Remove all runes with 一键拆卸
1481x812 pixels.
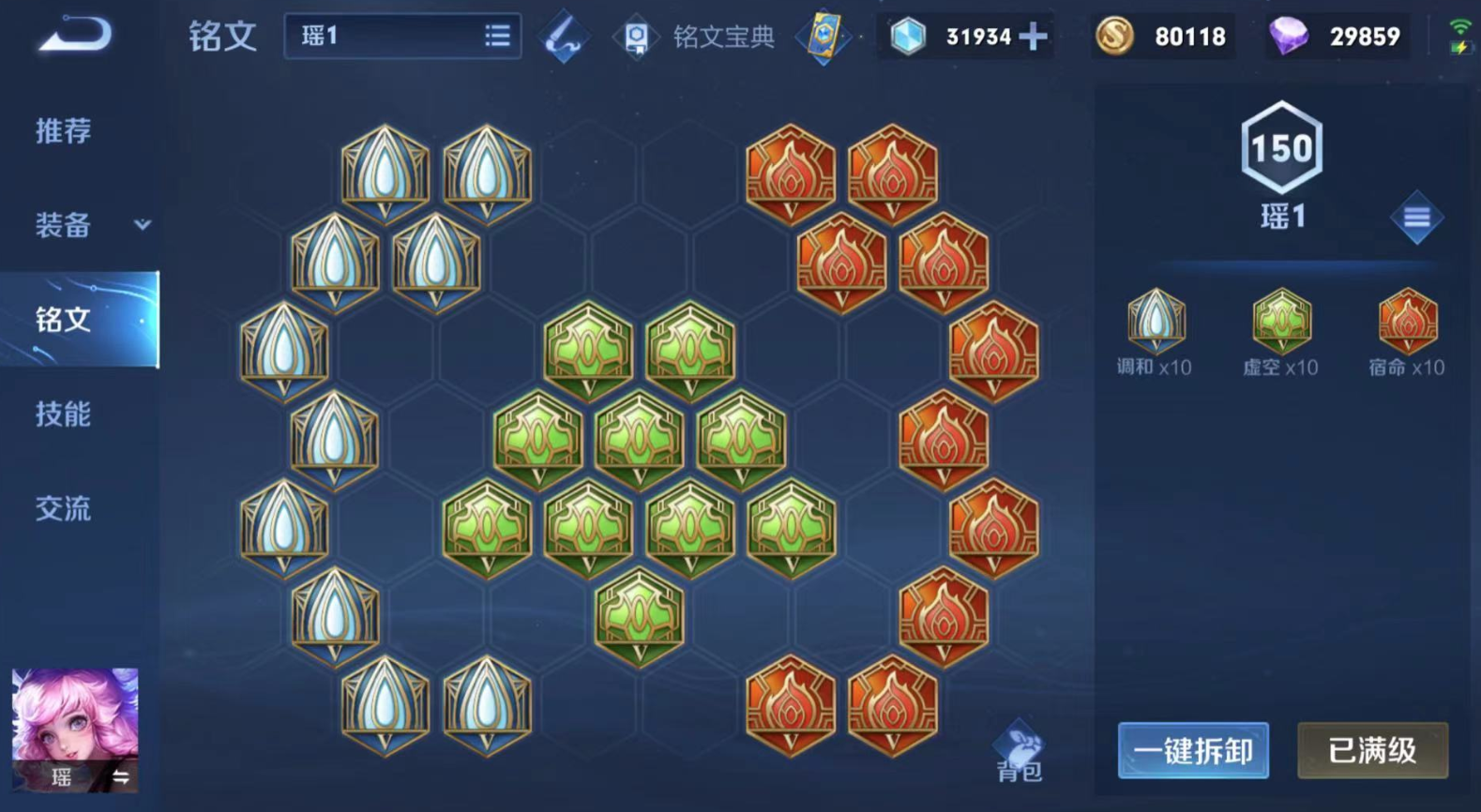click(1192, 750)
